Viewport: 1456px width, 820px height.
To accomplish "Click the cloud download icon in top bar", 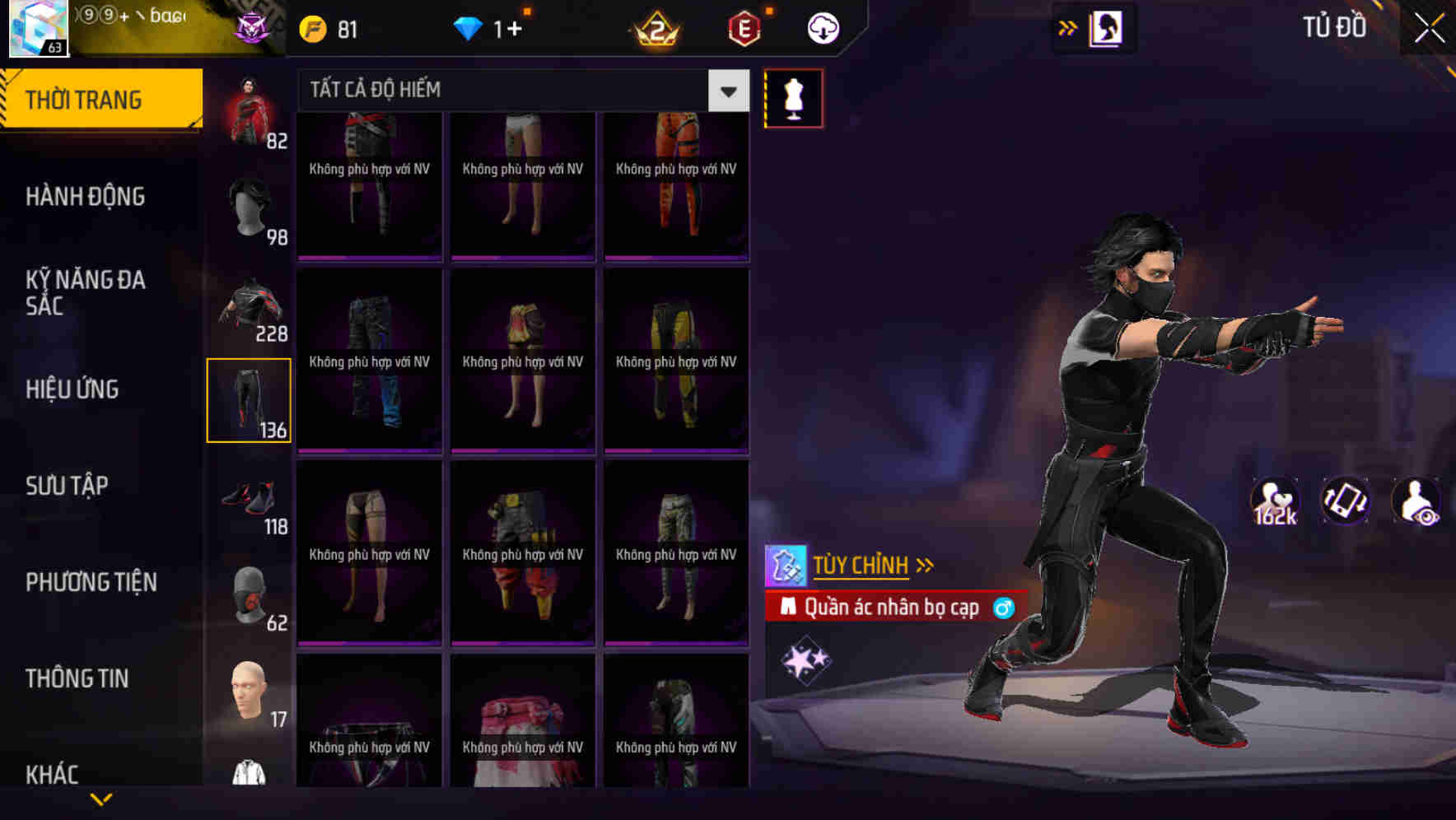I will click(821, 27).
